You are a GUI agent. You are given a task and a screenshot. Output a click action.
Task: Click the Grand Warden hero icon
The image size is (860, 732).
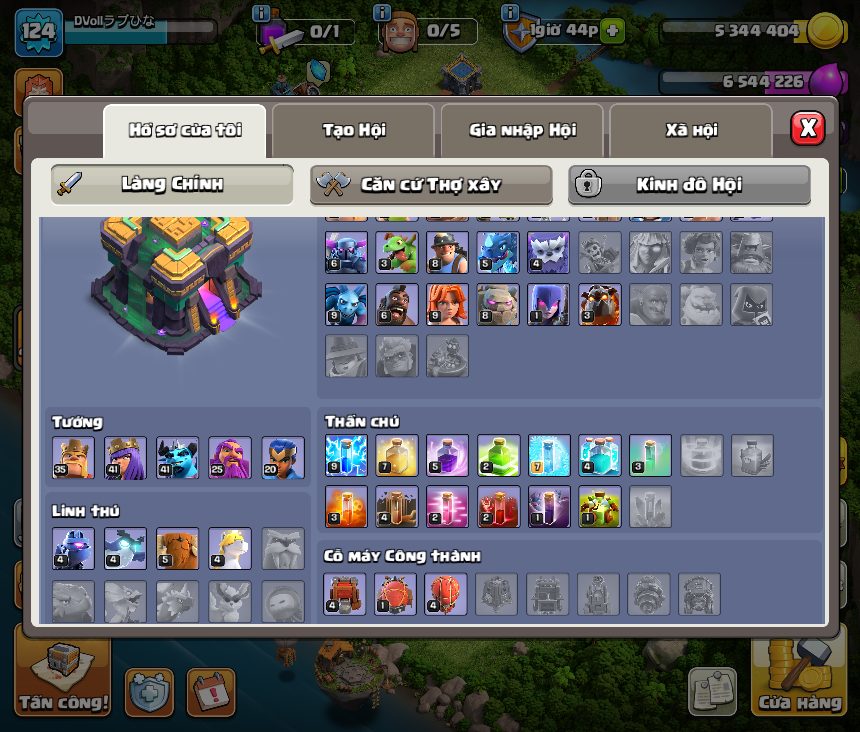[230, 458]
